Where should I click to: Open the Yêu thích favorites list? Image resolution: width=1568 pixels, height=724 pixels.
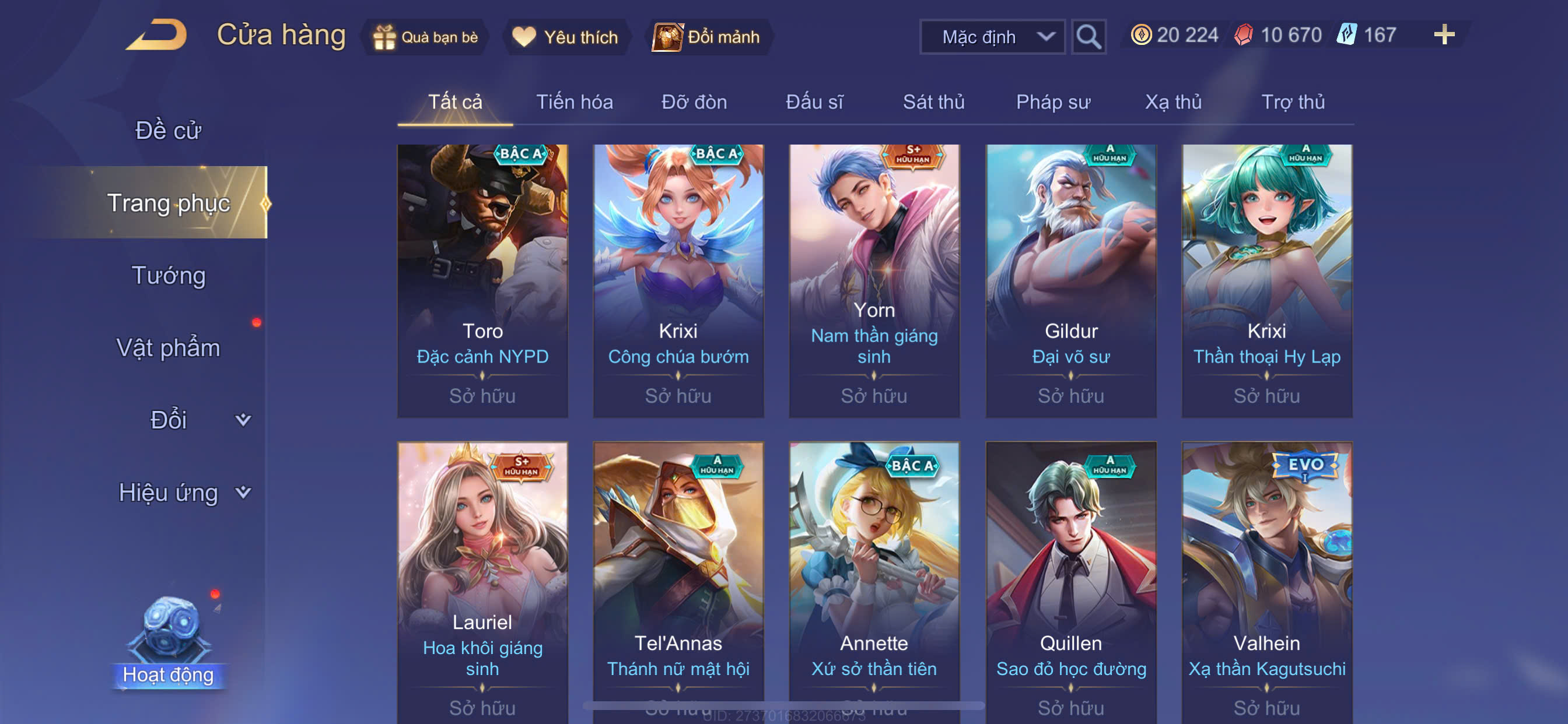coord(565,37)
